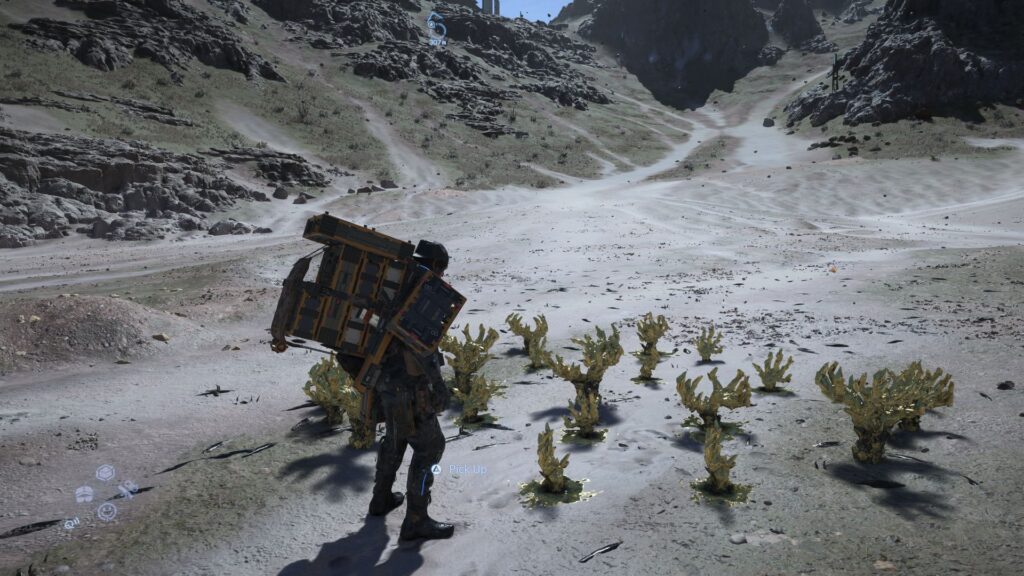Select the hexagonal cargo box icon
Screen dimensions: 1024x576
tap(105, 473)
